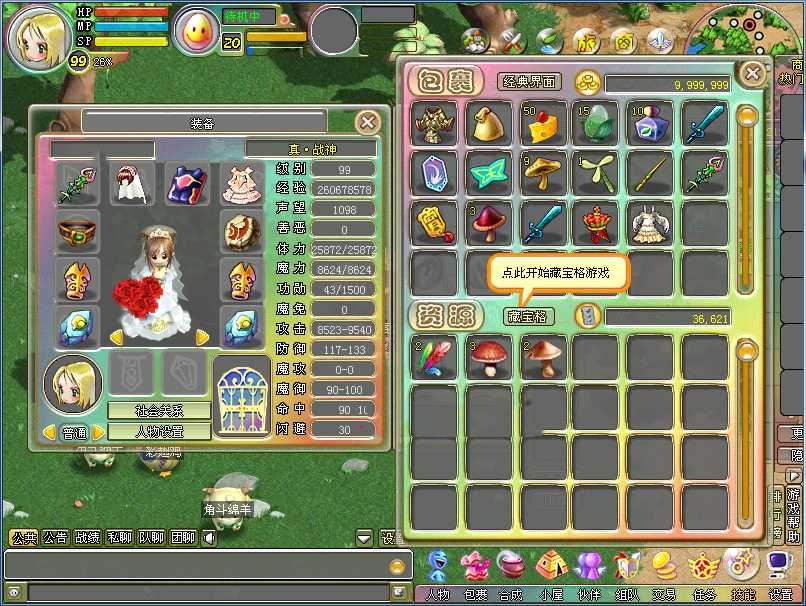
Task: Select the equipped green-gem ring slot
Action: click(77, 232)
